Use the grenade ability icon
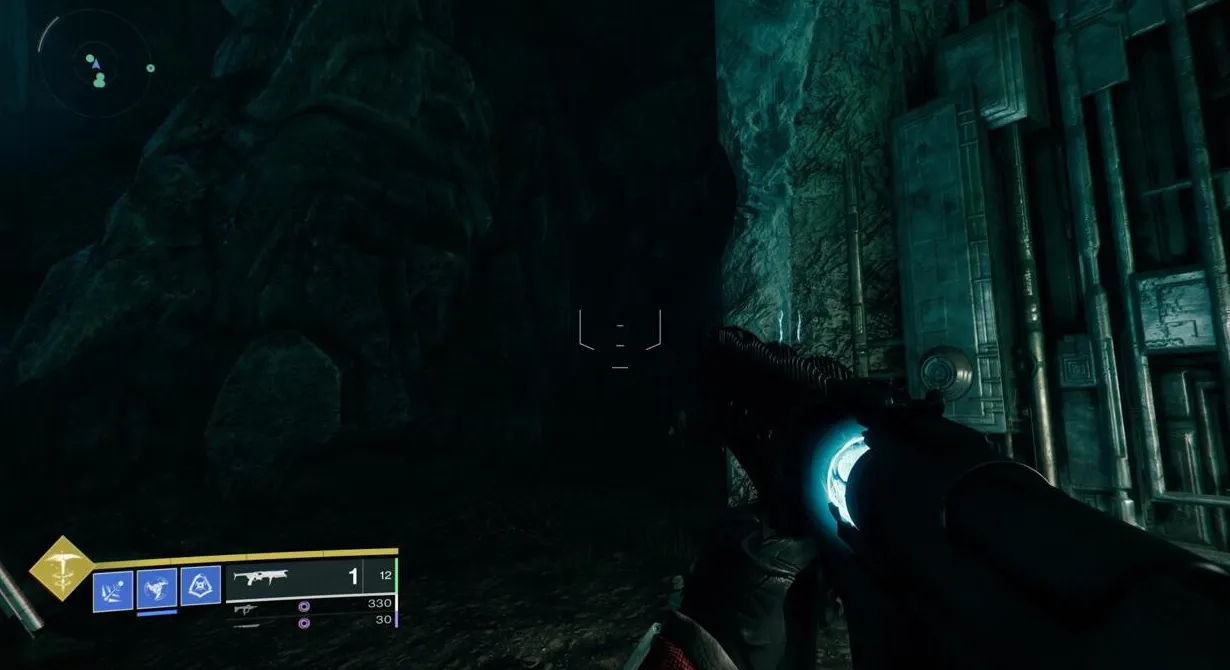Image resolution: width=1230 pixels, height=670 pixels. (113, 587)
